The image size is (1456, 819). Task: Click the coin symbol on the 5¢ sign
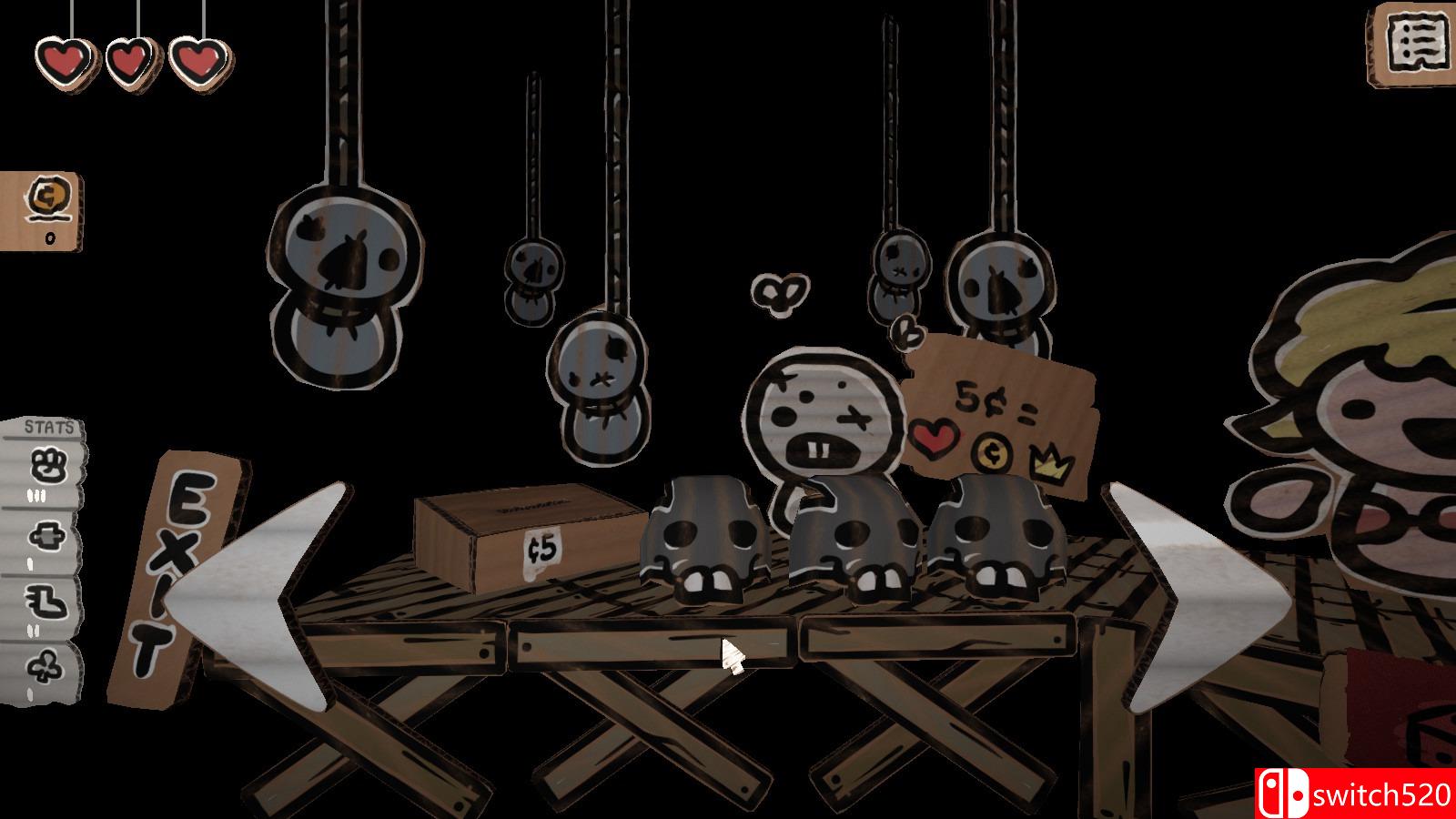(x=991, y=453)
